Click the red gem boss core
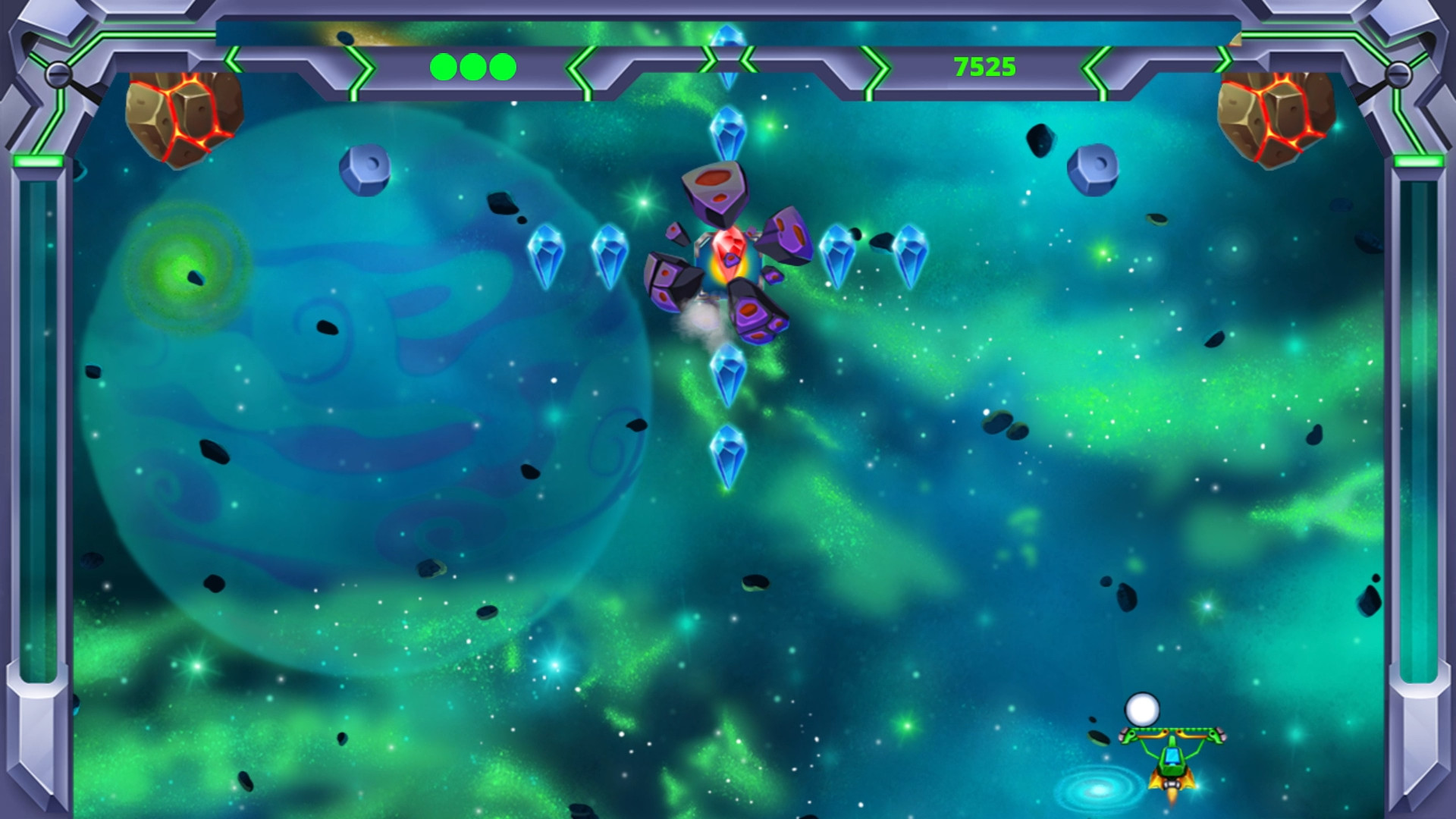The height and width of the screenshot is (819, 1456). click(726, 250)
